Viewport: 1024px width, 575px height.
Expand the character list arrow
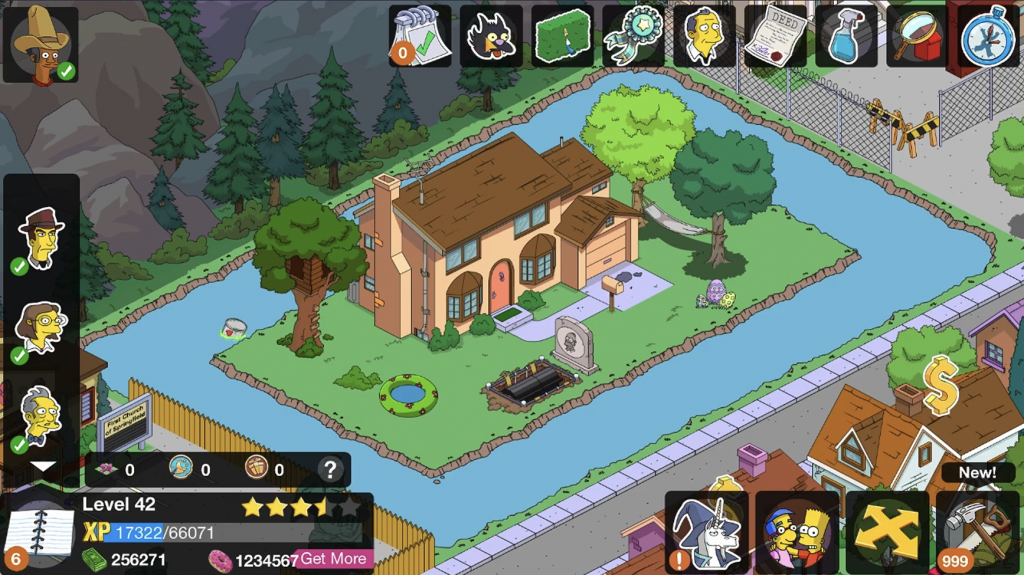click(x=42, y=466)
